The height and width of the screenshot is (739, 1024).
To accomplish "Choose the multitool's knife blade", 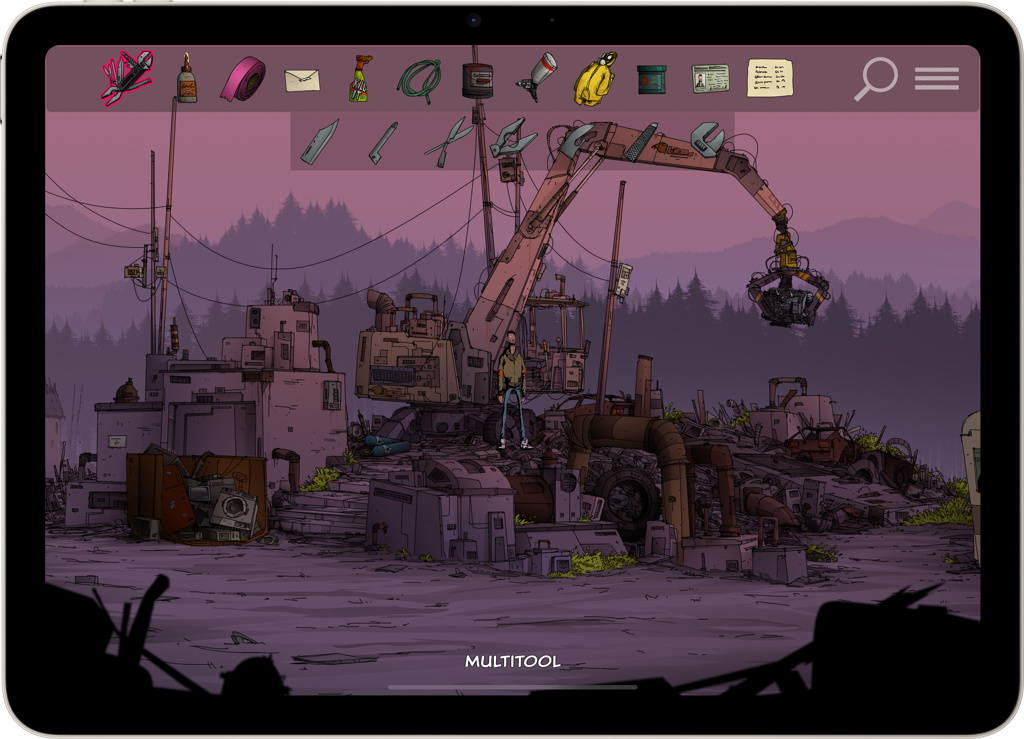I will [x=320, y=141].
